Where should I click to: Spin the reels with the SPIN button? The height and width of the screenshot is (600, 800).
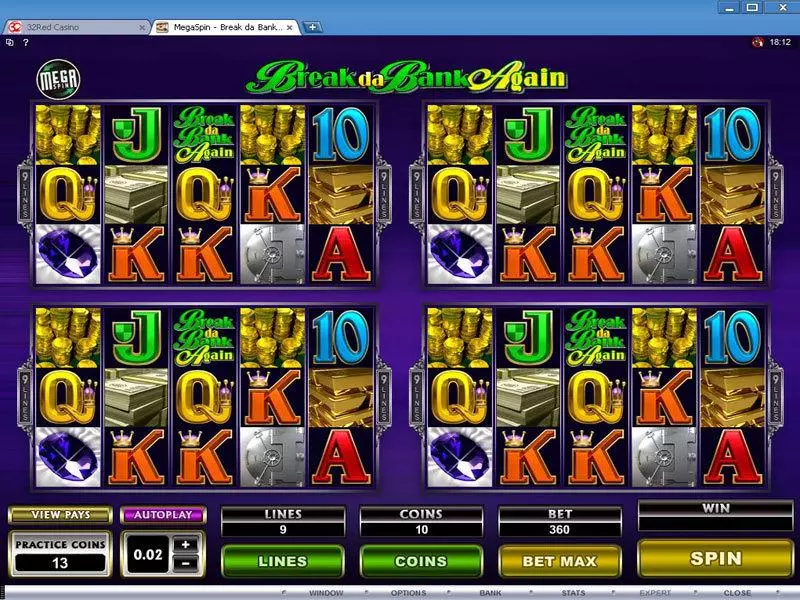click(x=716, y=559)
